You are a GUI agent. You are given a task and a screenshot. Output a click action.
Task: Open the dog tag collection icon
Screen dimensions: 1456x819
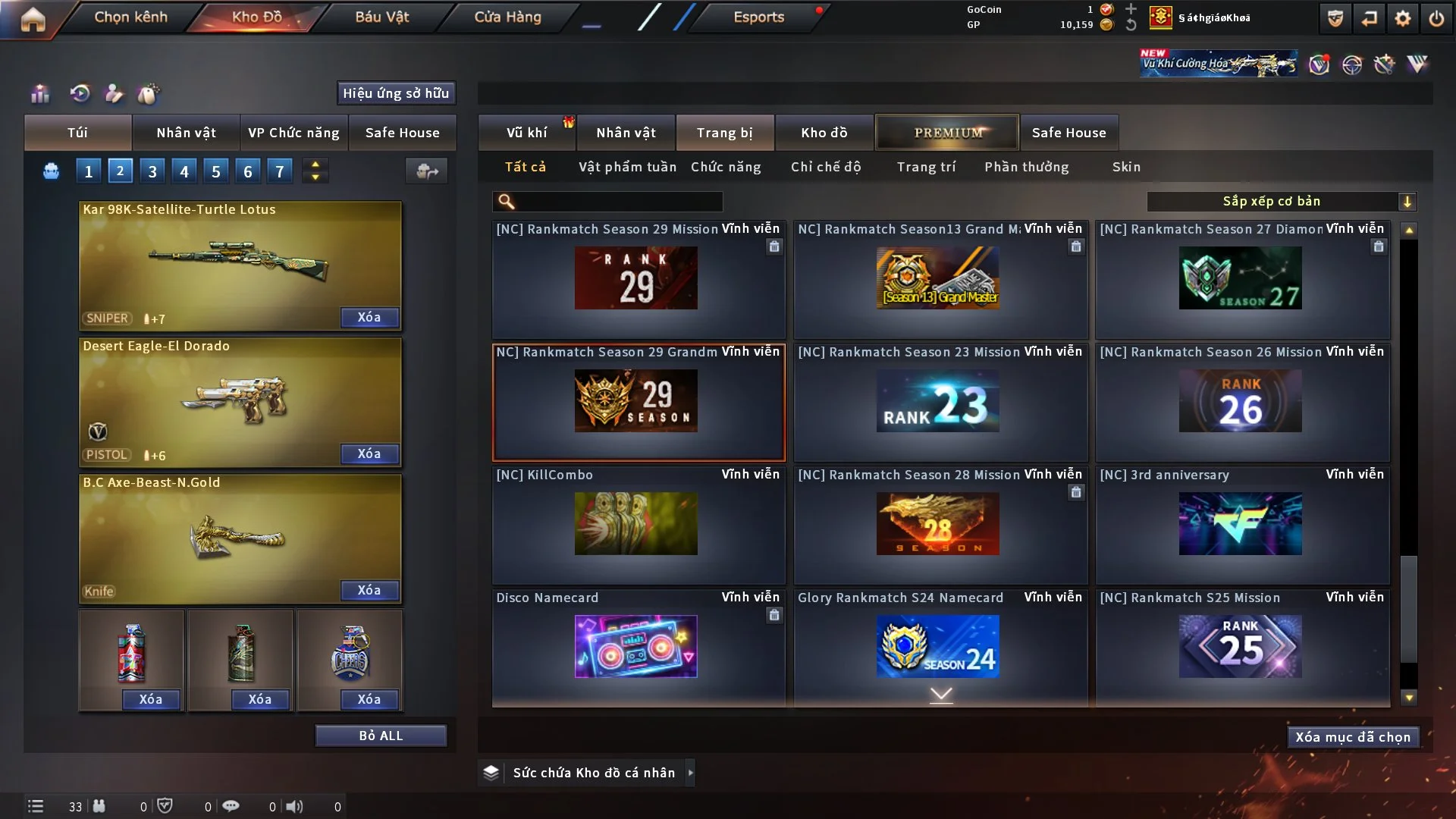[x=149, y=93]
